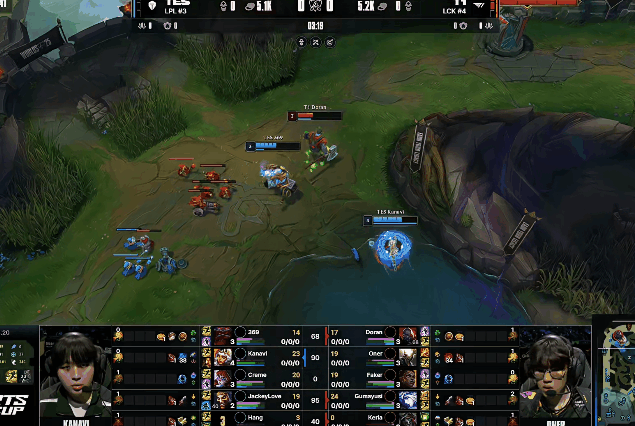The image size is (635, 426).
Task: Select Faker's champion portrait in scoreboard
Action: click(x=407, y=376)
